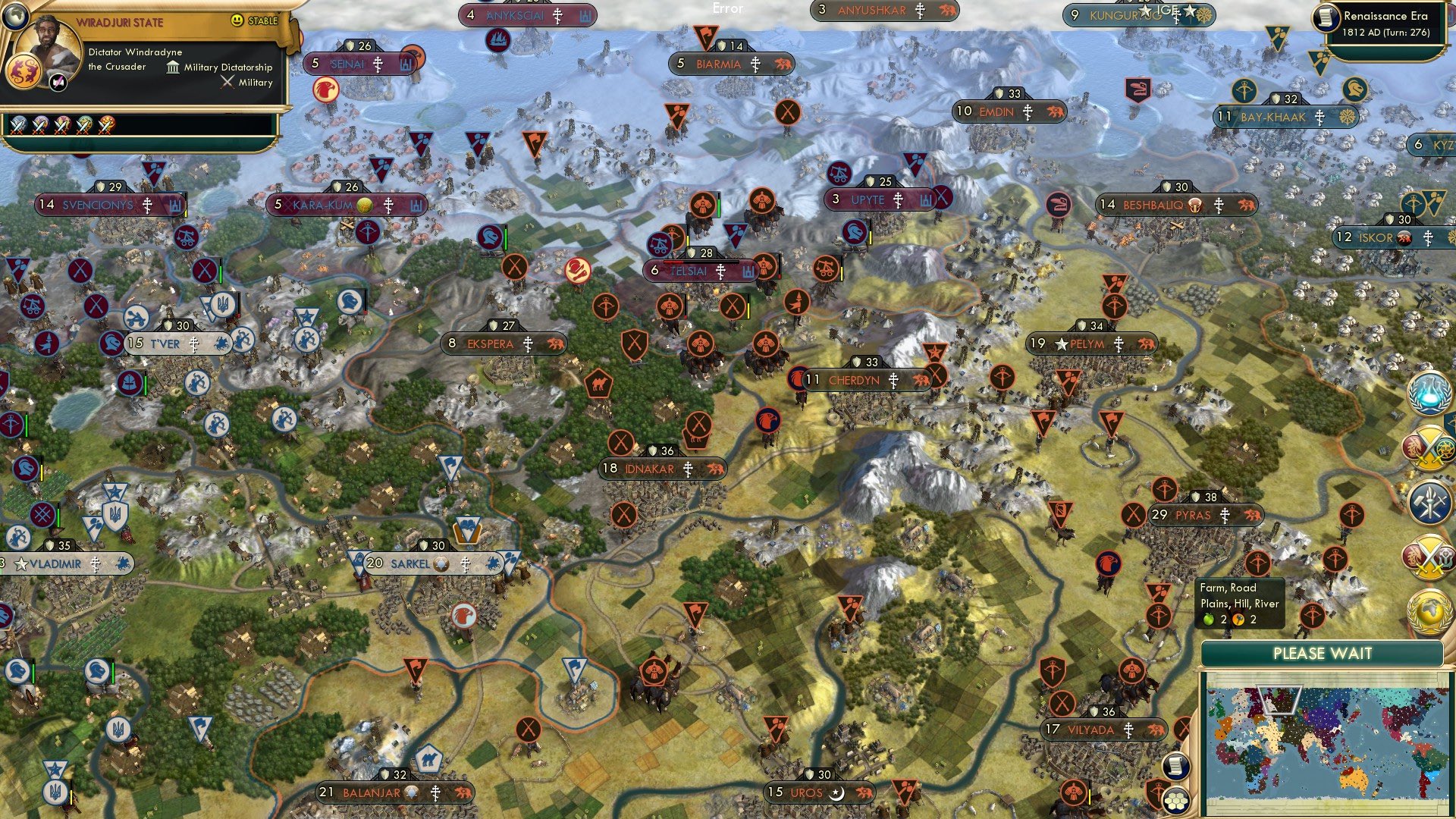The width and height of the screenshot is (1456, 819).
Task: Open the war declaration crossed-swords icon
Action: click(1428, 446)
